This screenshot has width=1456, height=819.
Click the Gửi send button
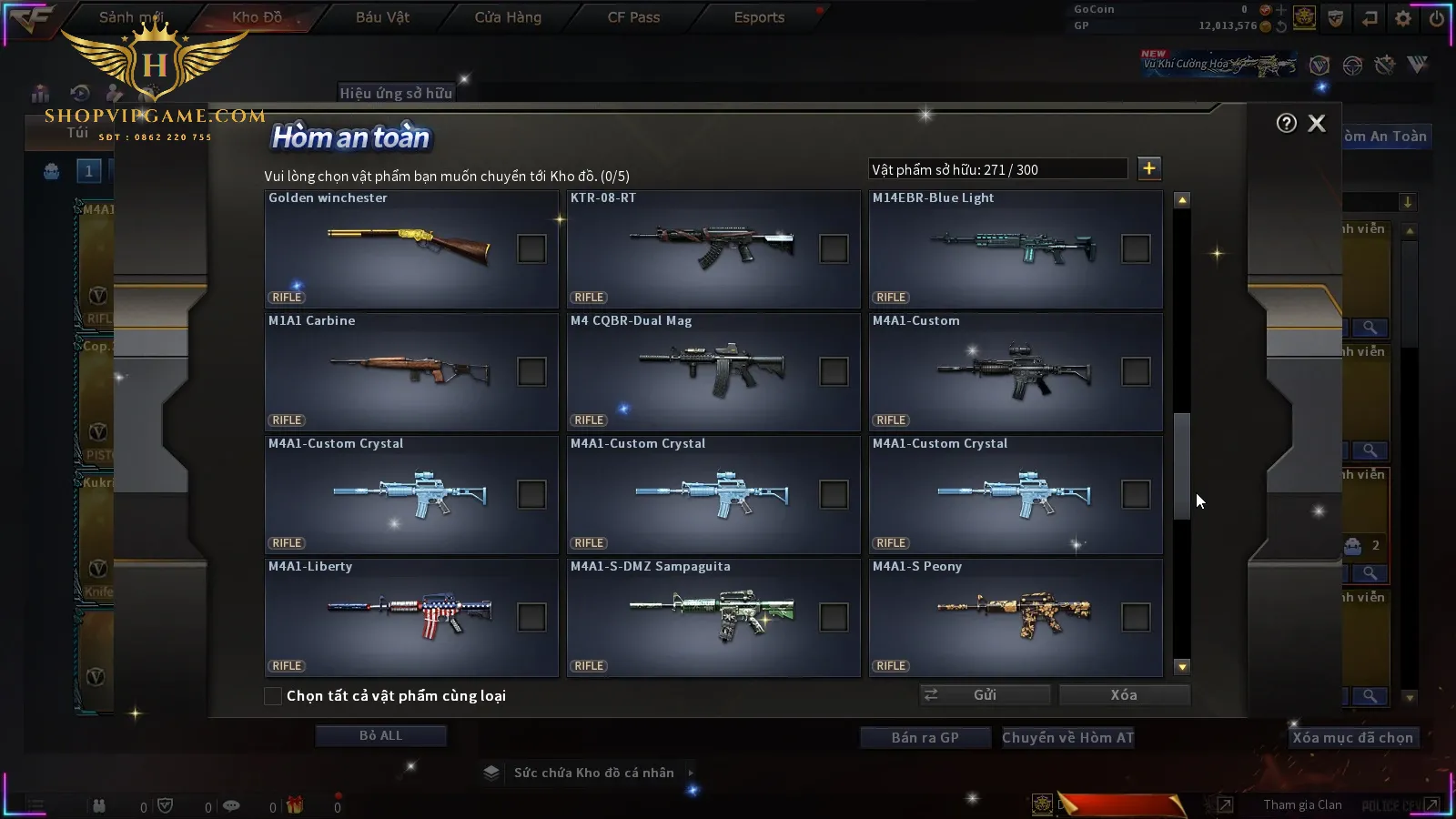[985, 695]
